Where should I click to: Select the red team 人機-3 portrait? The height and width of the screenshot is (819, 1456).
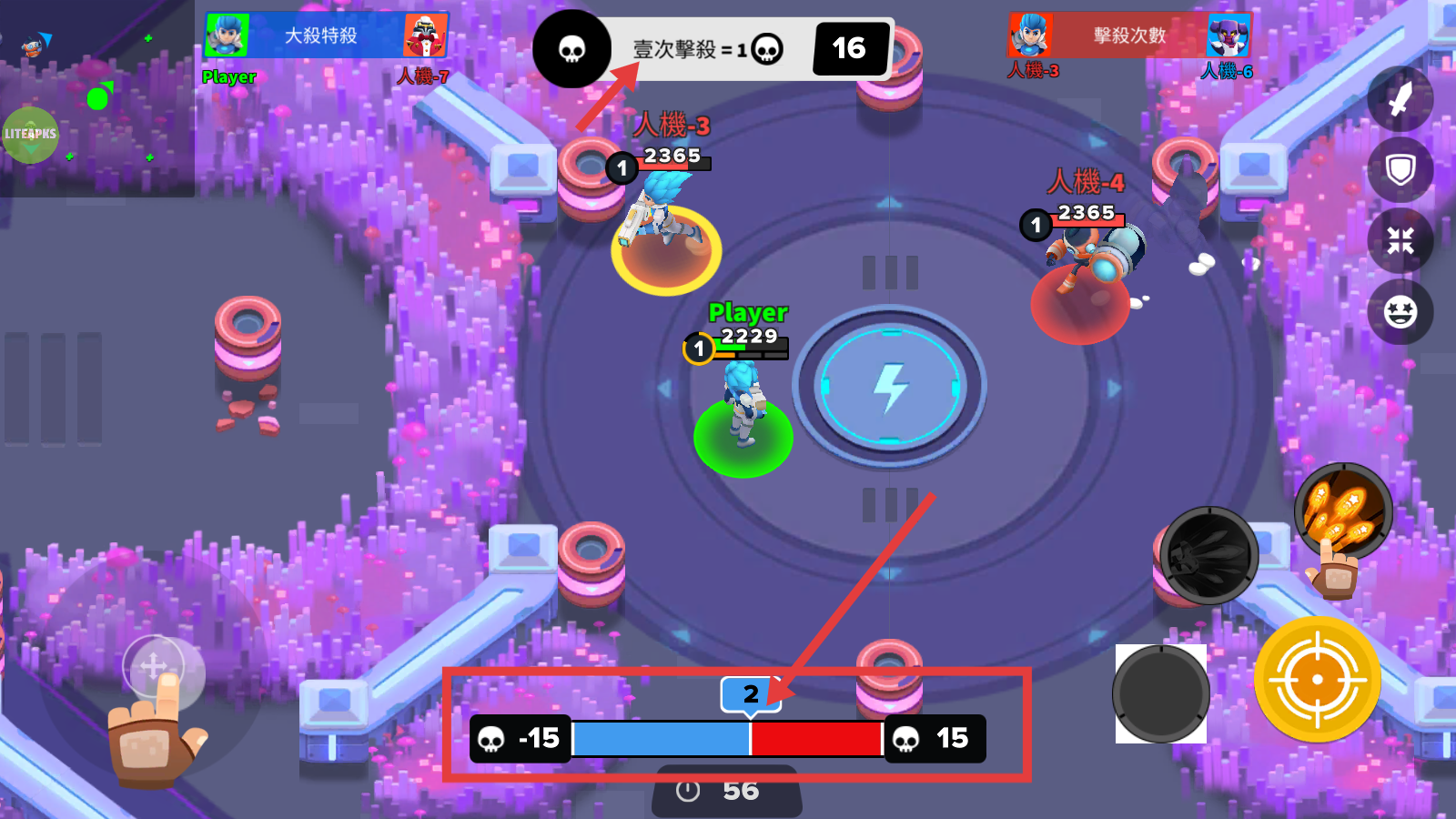[1031, 35]
